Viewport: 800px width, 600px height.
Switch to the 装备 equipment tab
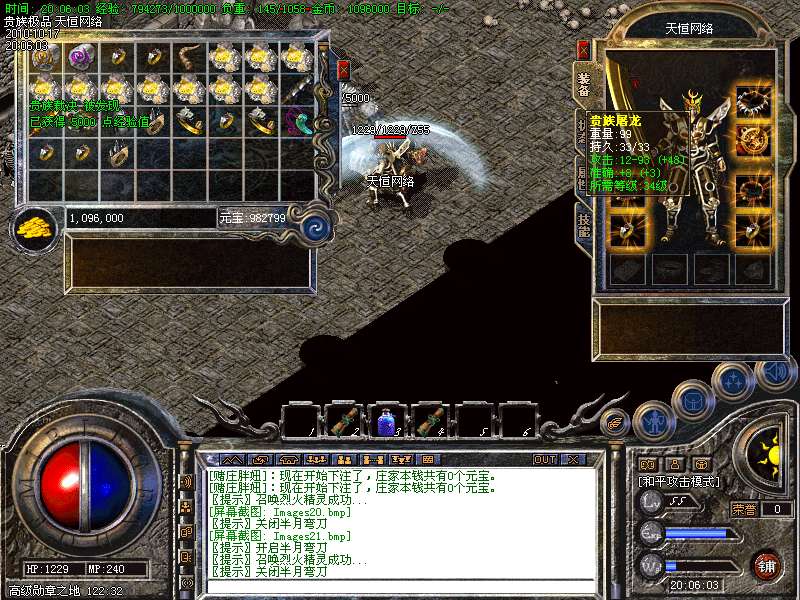point(584,84)
